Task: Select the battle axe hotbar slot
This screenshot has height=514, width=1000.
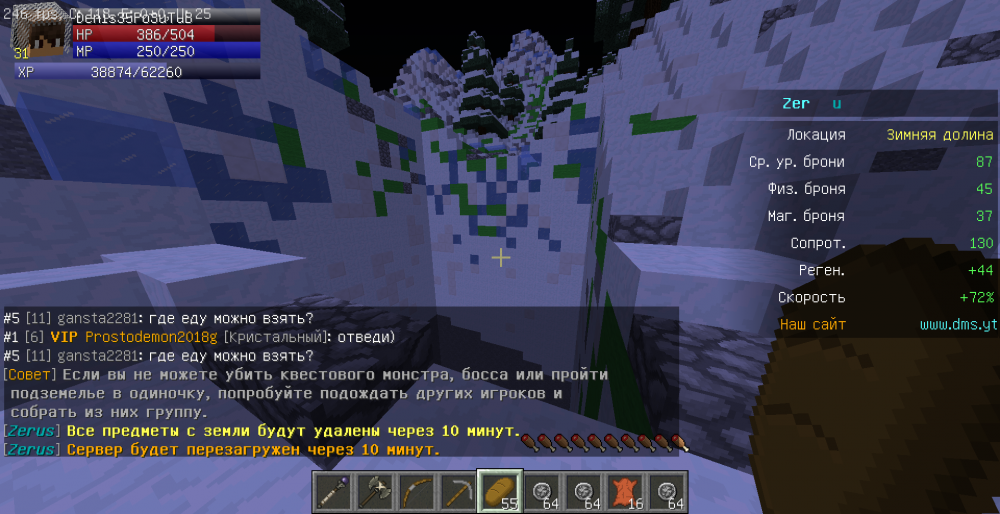Action: click(x=377, y=491)
